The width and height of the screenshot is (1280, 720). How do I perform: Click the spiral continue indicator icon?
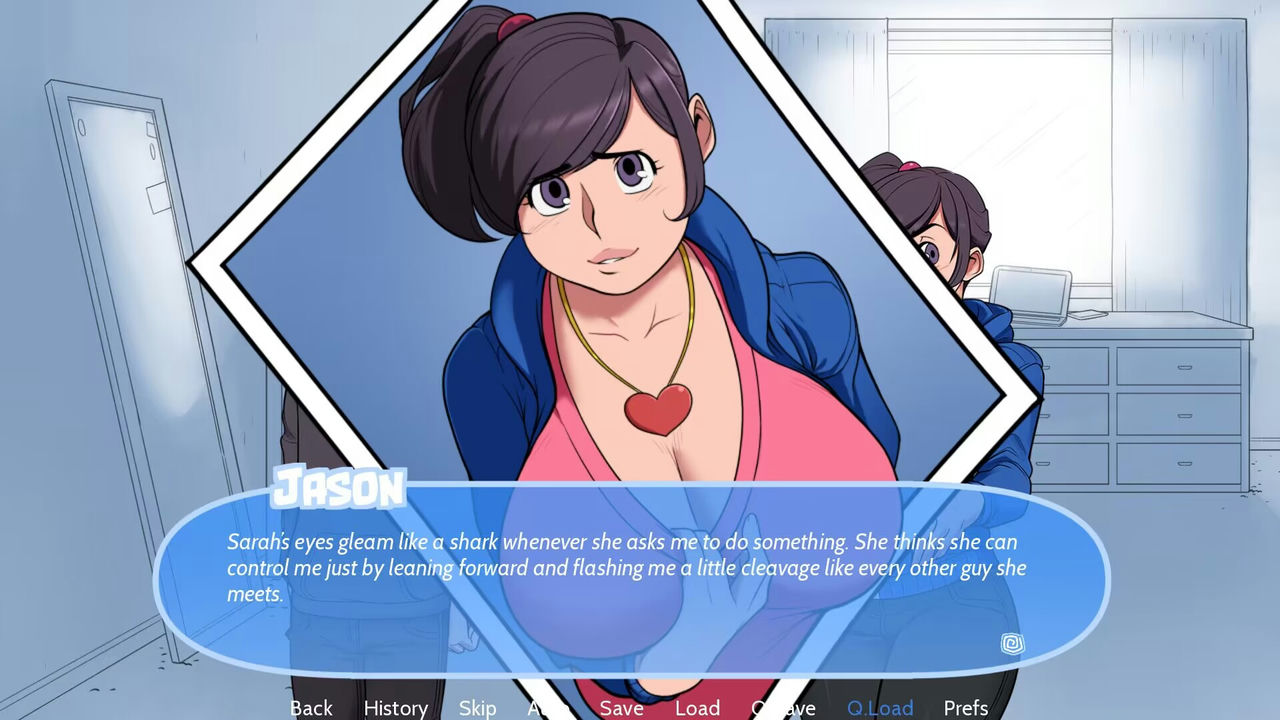point(1012,644)
